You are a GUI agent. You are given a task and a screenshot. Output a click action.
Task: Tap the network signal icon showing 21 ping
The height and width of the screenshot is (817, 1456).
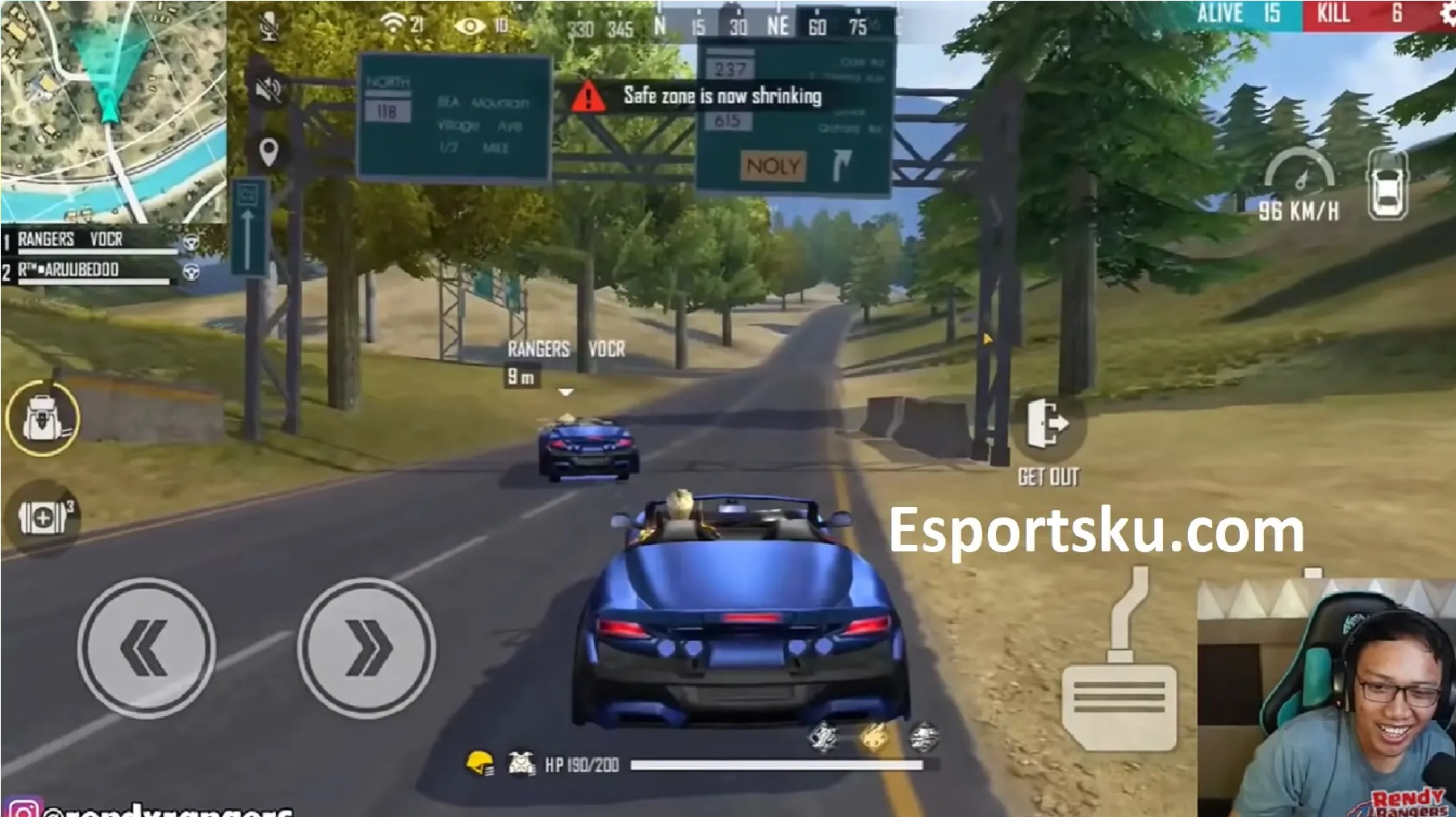coord(393,24)
